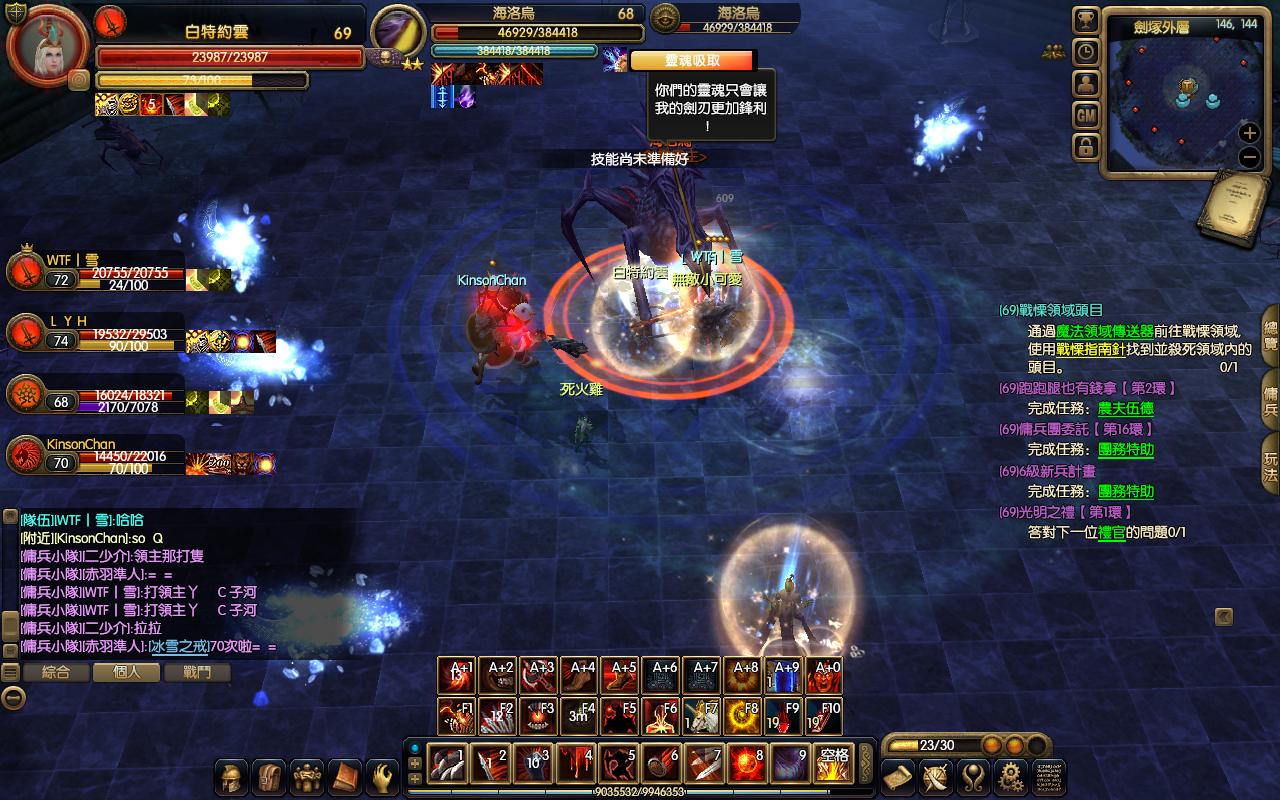Image resolution: width=1280 pixels, height=800 pixels.
Task: Open the trophy icon beside the minimap
Action: tap(1086, 21)
